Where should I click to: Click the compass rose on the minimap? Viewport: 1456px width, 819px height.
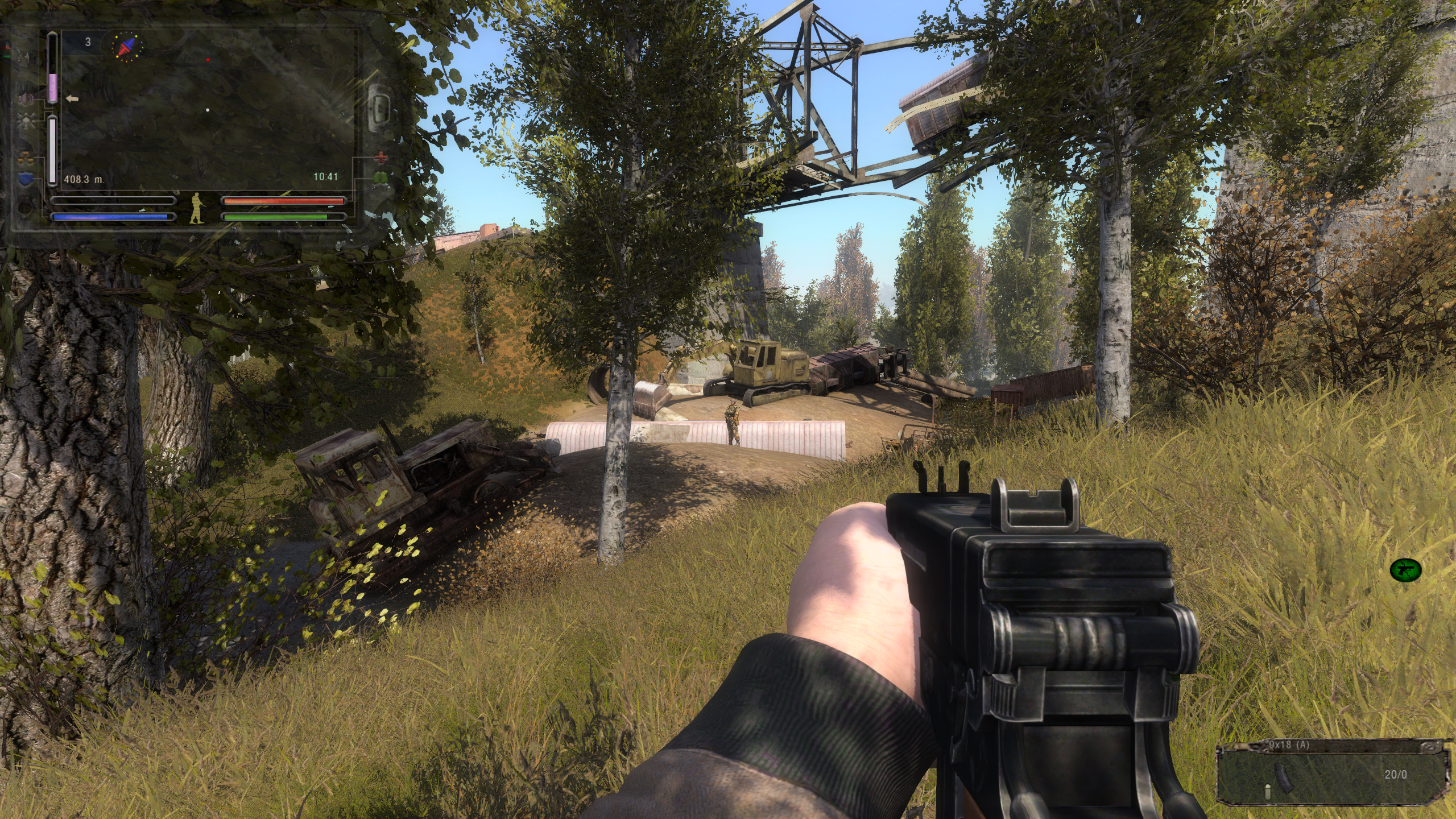tap(126, 48)
